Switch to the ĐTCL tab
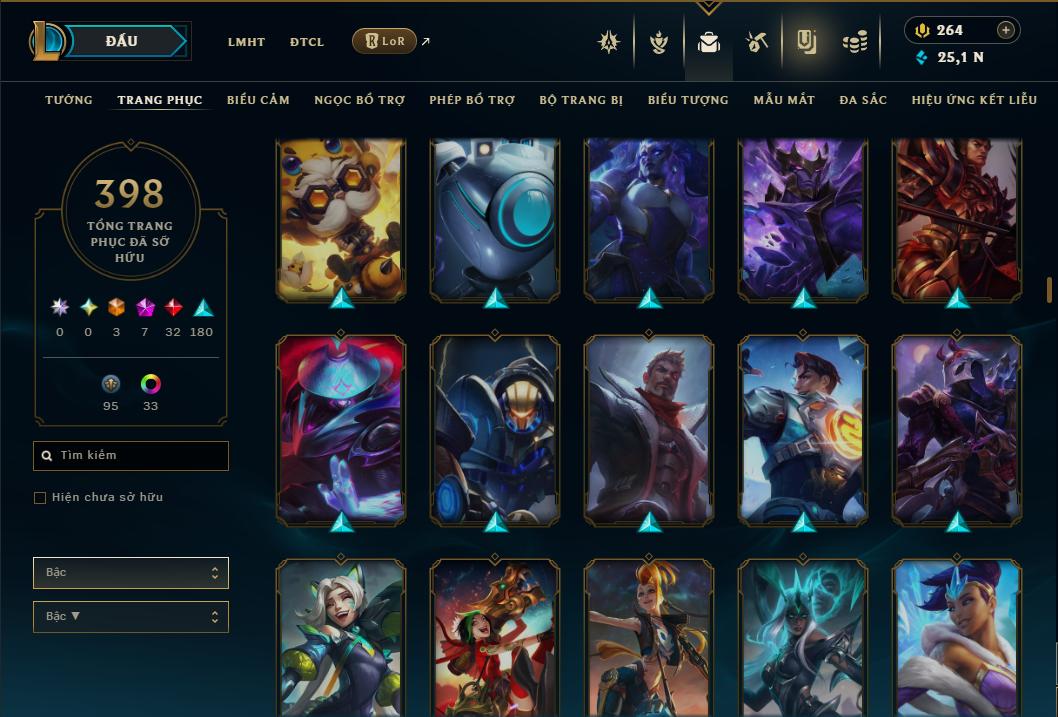The width and height of the screenshot is (1058, 717). click(x=307, y=42)
